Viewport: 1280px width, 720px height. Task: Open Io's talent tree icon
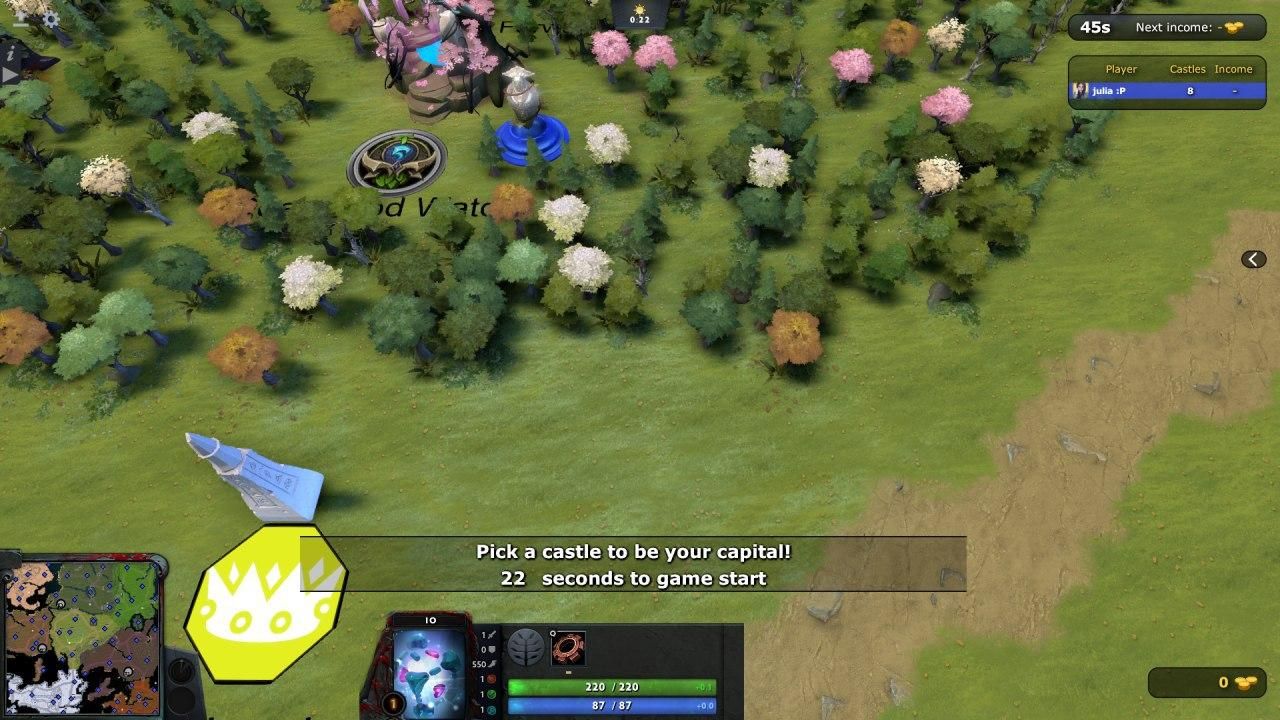click(x=527, y=648)
